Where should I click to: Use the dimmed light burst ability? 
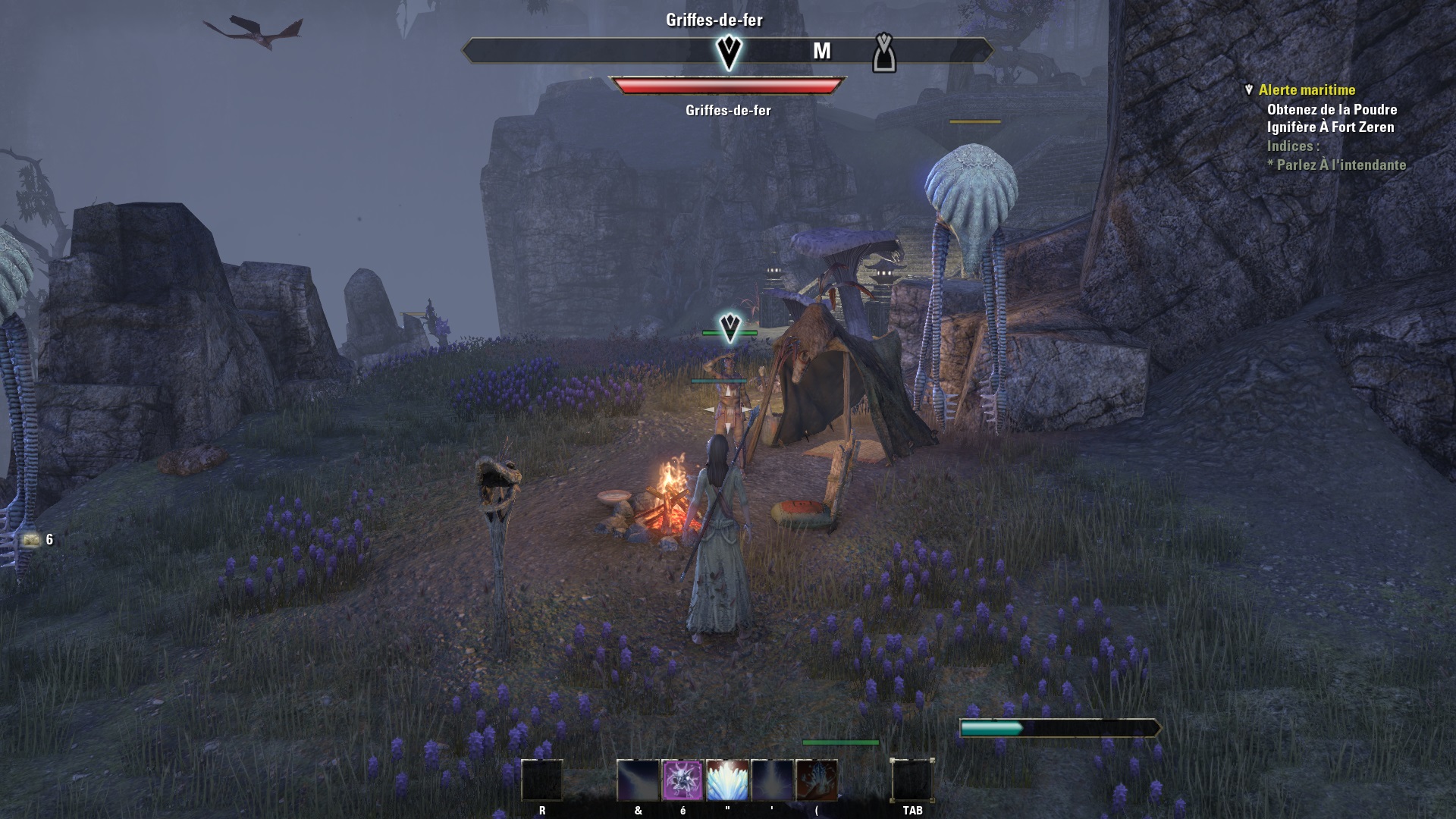pos(772,780)
